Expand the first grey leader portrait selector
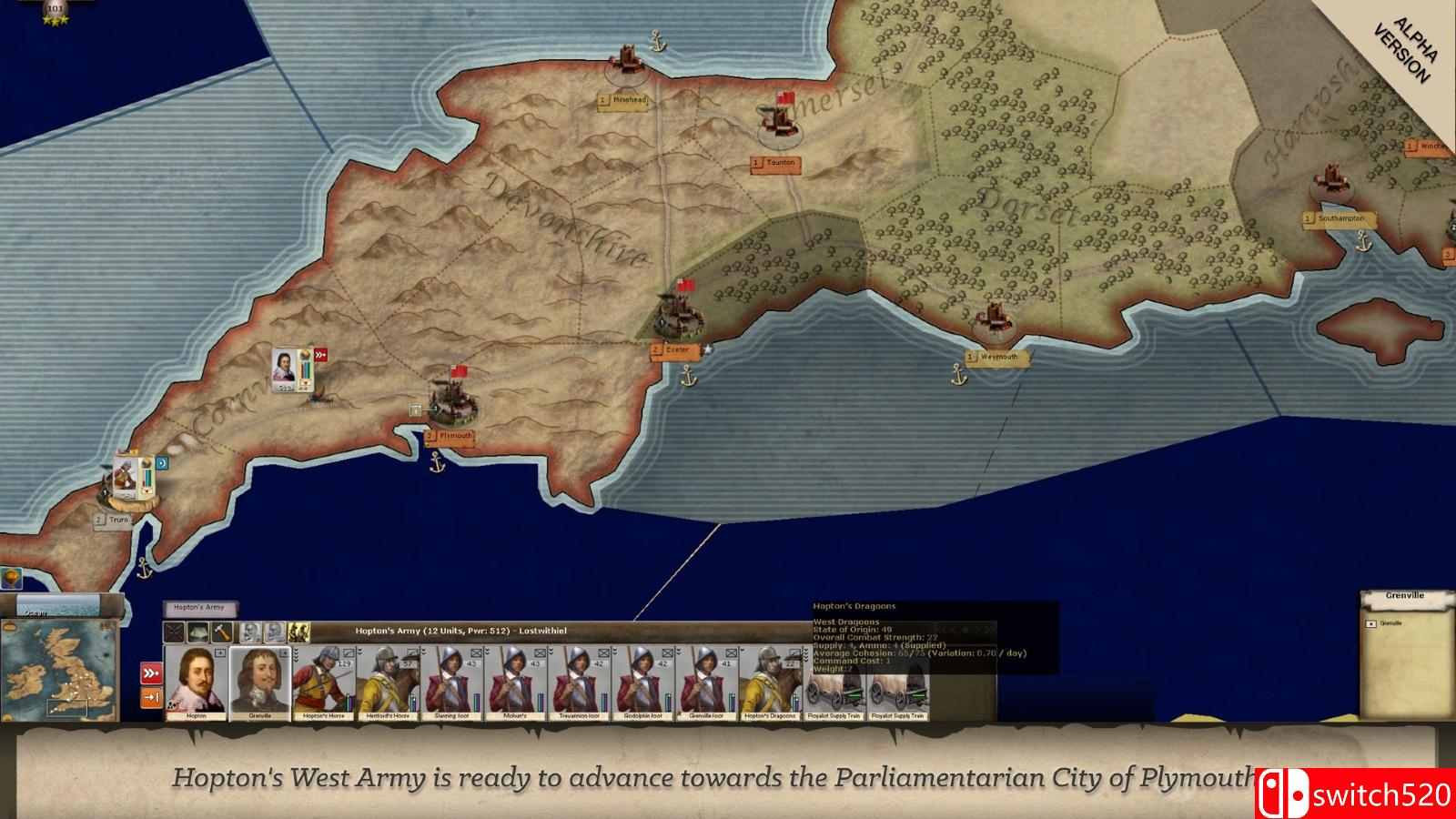This screenshot has width=1456, height=819. 251,632
